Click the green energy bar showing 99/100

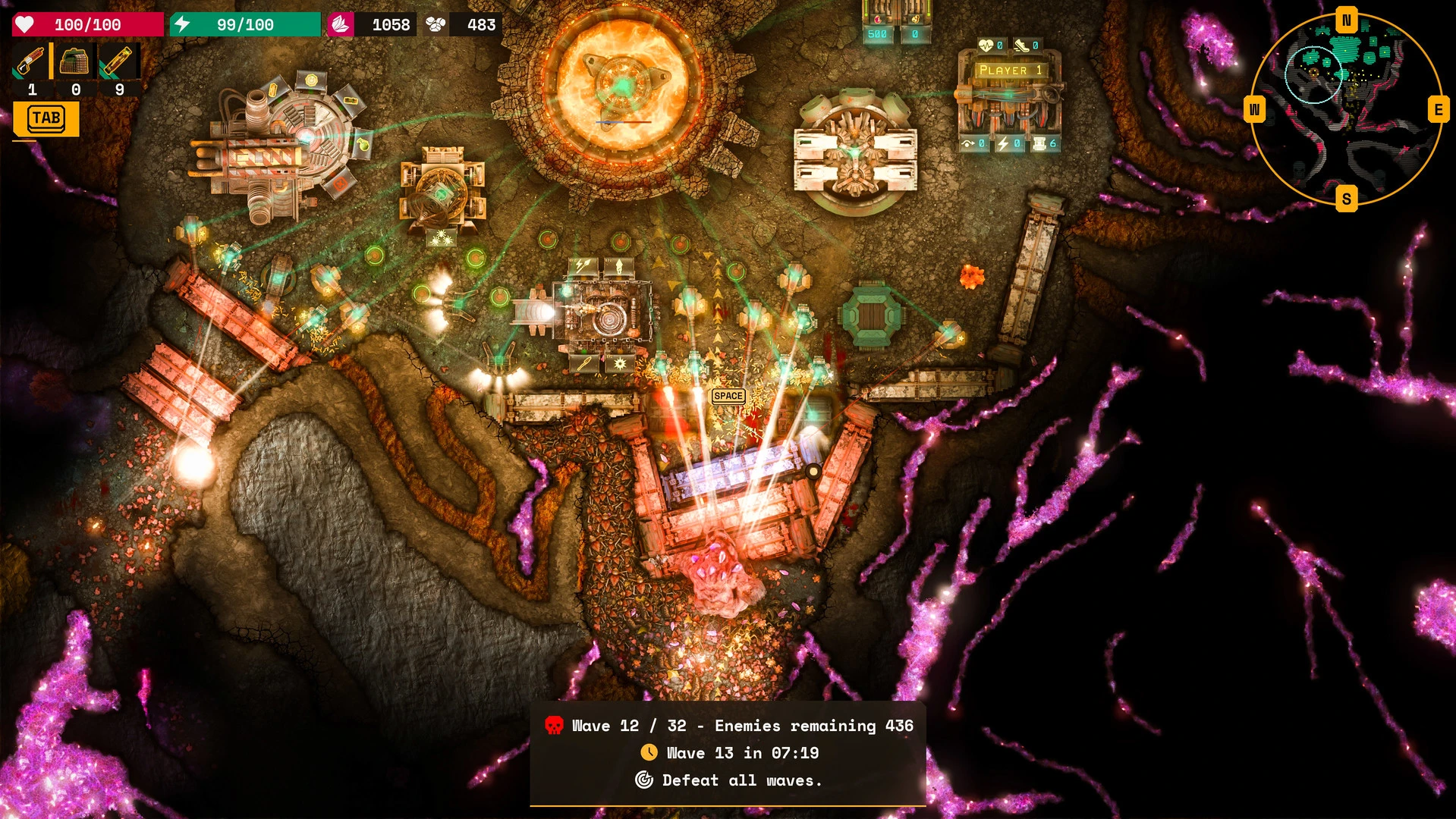pos(247,24)
